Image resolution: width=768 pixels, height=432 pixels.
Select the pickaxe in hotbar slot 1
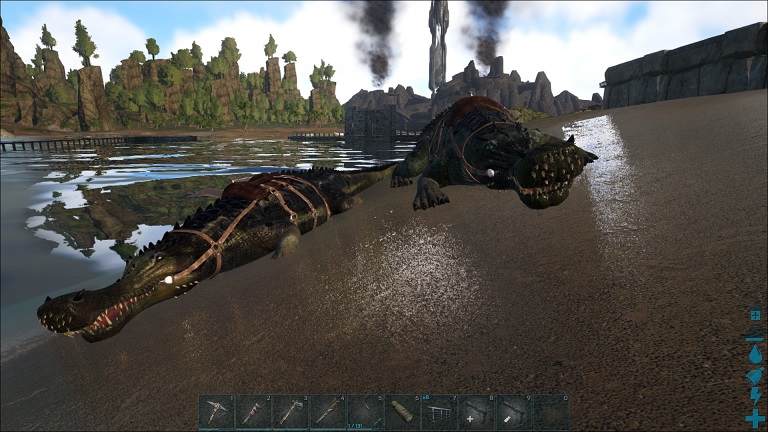216,412
